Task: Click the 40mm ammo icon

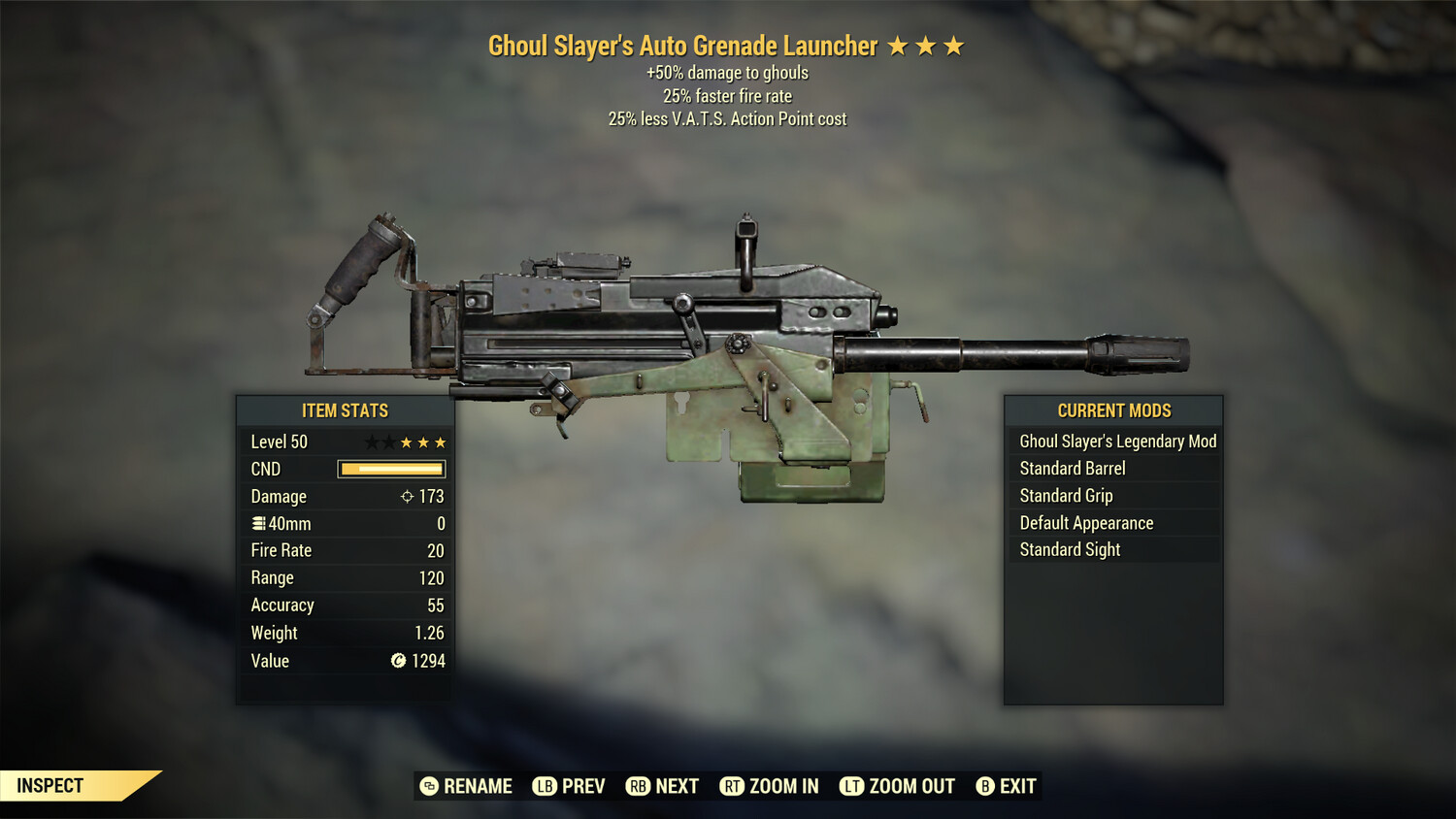Action: (258, 523)
